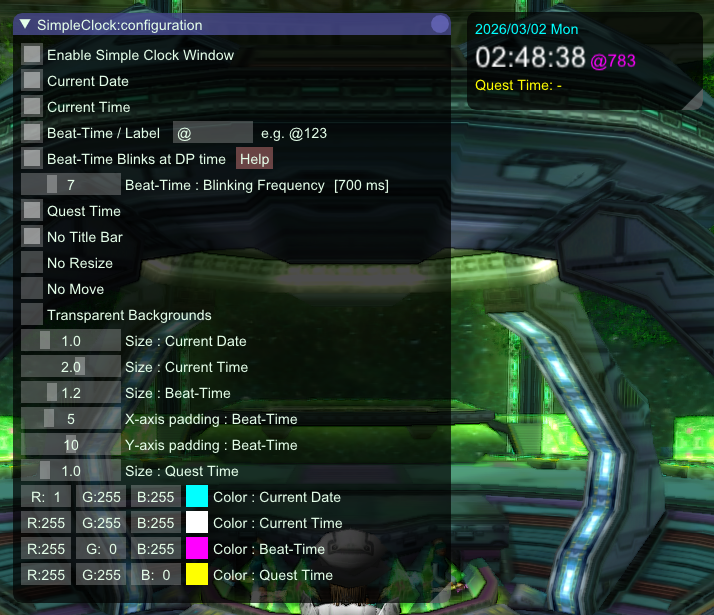Image resolution: width=714 pixels, height=615 pixels.
Task: Open the magenta Beat-Time color swatch
Action: tap(196, 549)
